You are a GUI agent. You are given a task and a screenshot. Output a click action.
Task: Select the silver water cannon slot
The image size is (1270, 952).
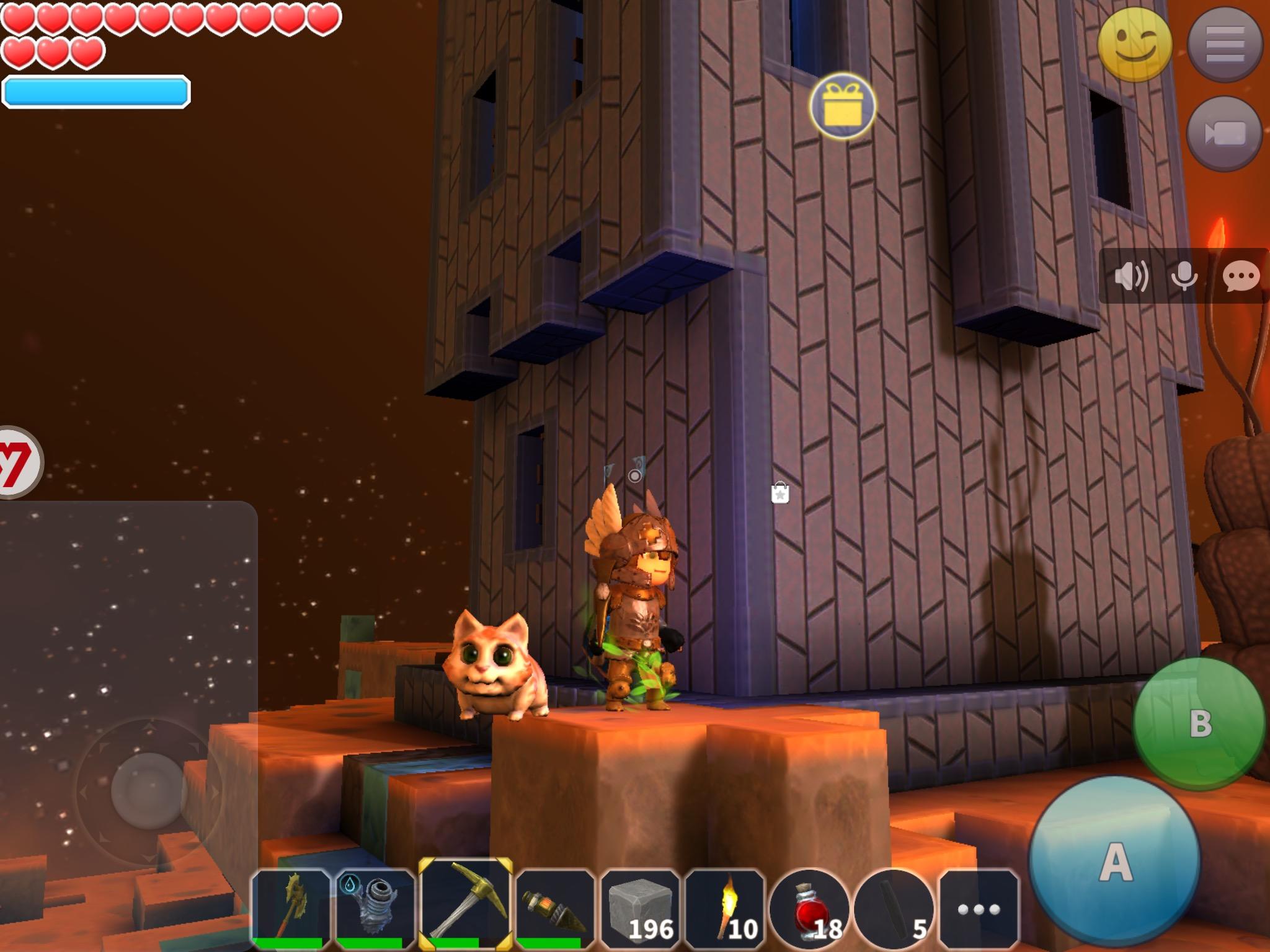376,909
